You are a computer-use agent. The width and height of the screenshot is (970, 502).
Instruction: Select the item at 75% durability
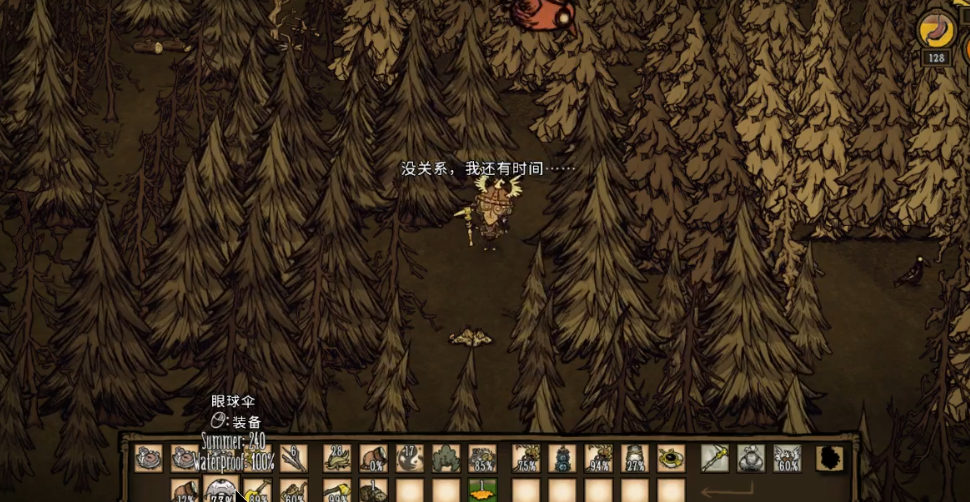click(526, 458)
